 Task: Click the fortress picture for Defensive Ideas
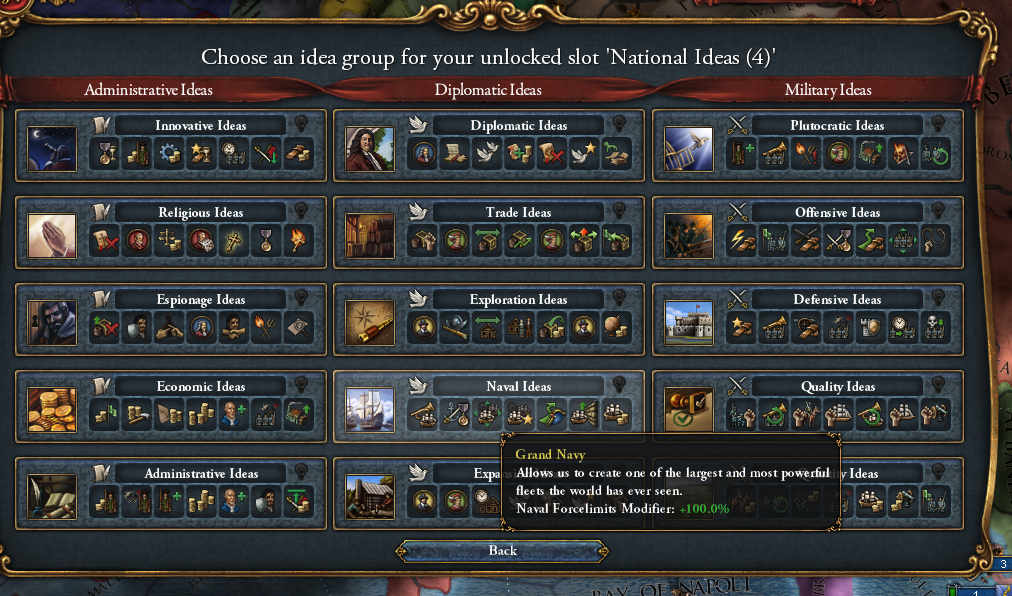(x=689, y=322)
